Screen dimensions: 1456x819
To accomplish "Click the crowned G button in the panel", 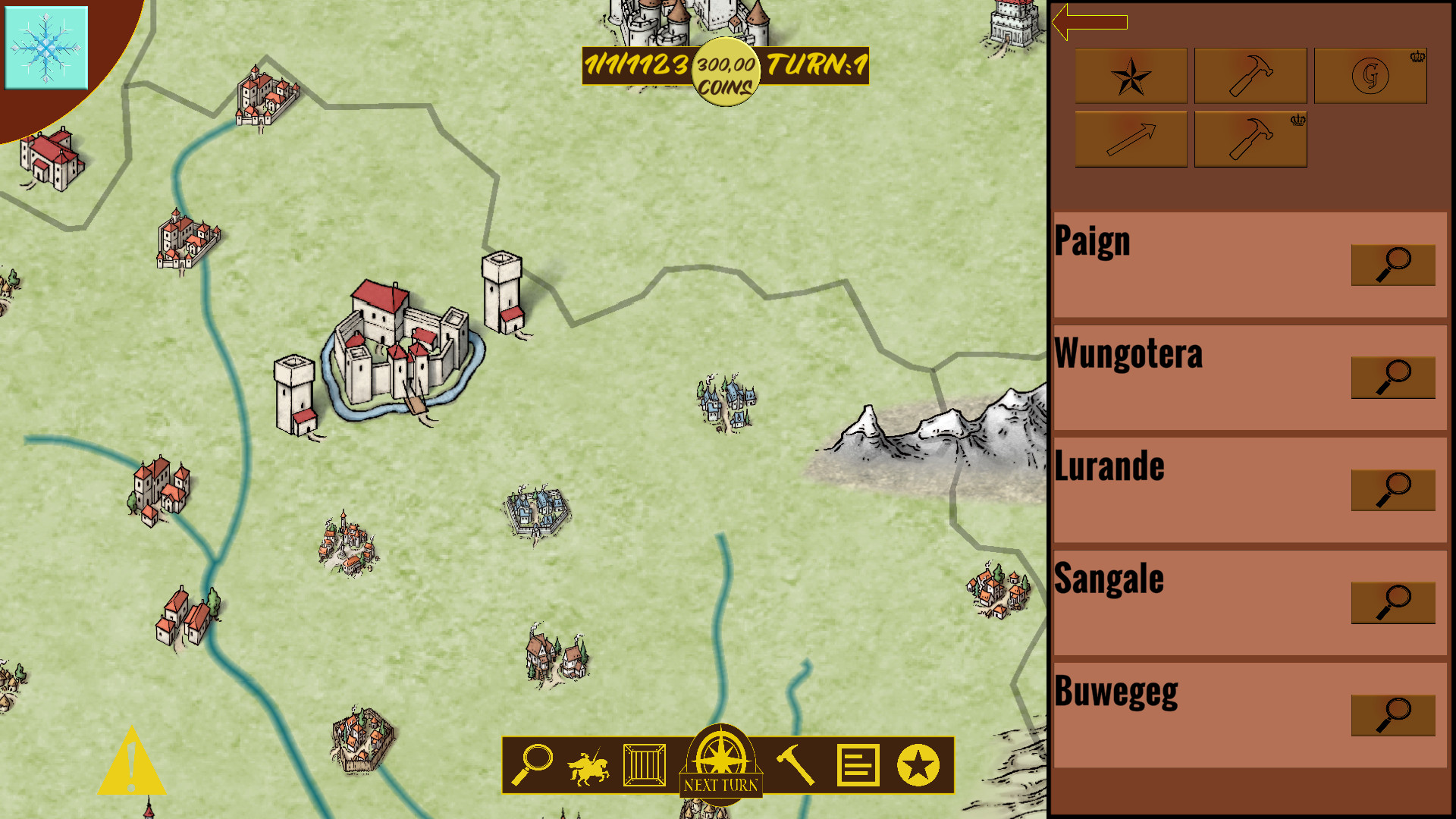I will pos(1370,76).
